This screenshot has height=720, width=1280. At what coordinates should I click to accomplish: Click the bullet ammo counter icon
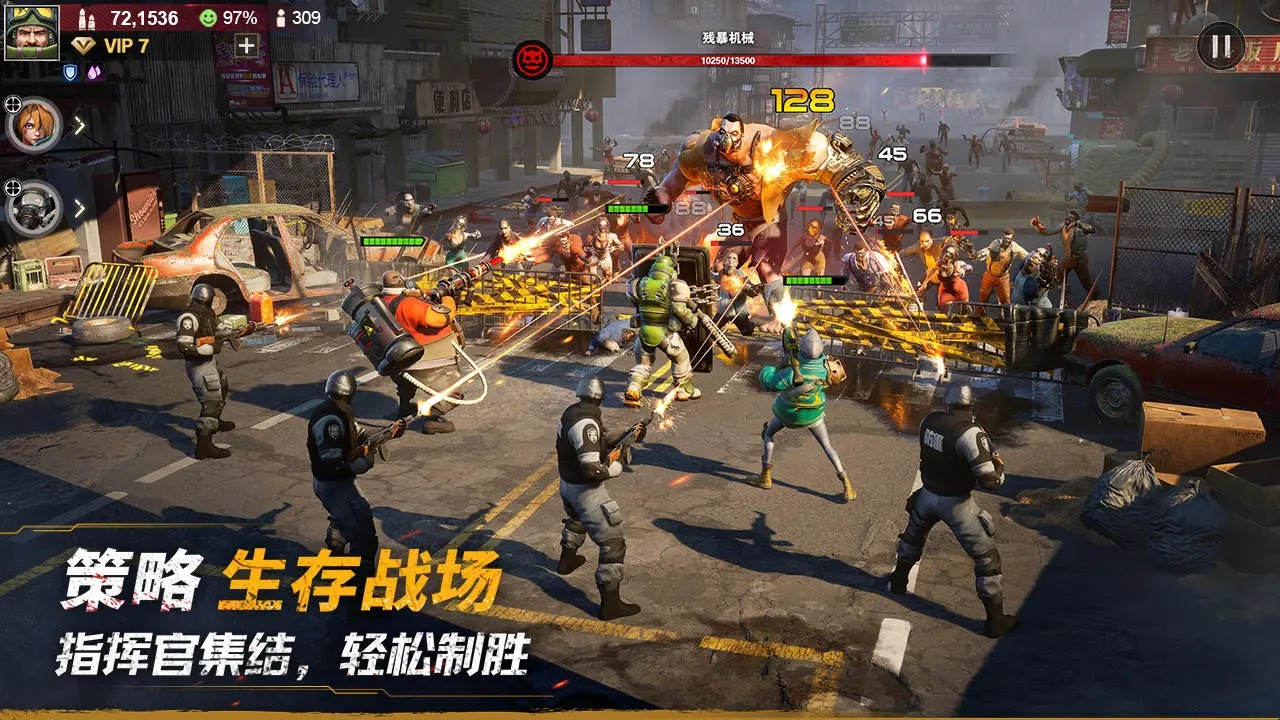pos(86,18)
